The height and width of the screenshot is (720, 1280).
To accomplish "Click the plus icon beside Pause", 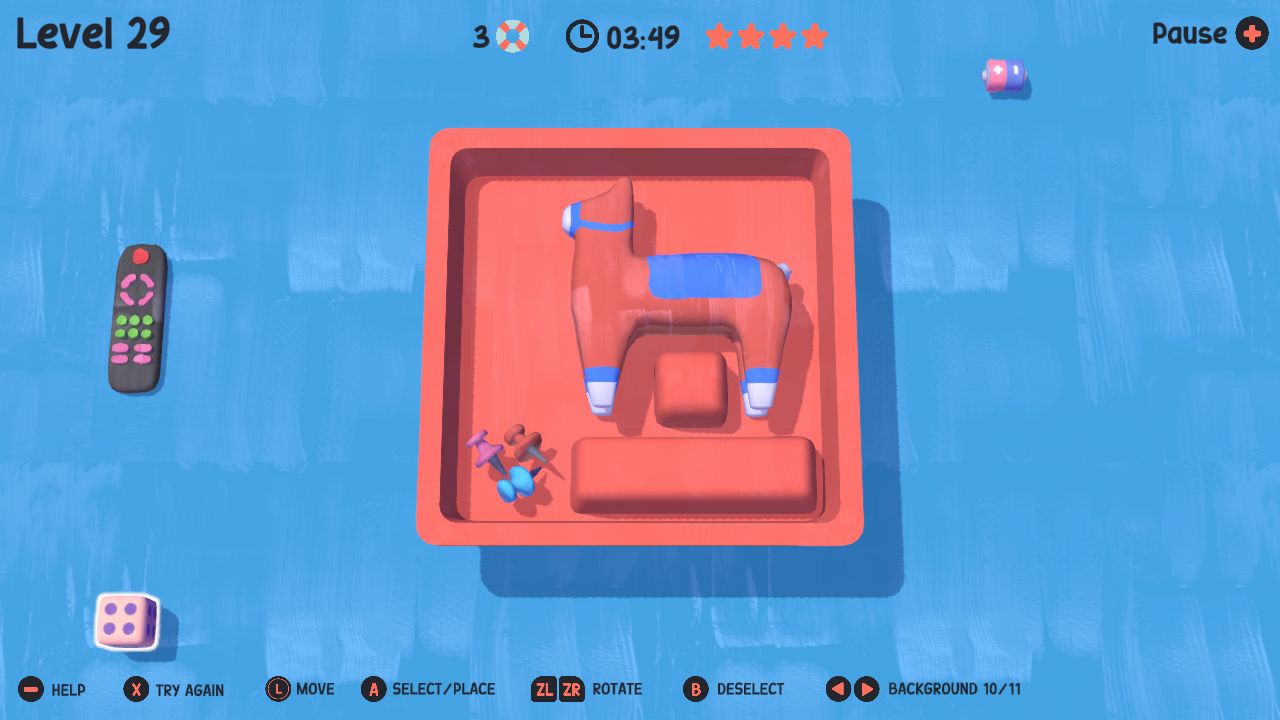I will point(1249,35).
